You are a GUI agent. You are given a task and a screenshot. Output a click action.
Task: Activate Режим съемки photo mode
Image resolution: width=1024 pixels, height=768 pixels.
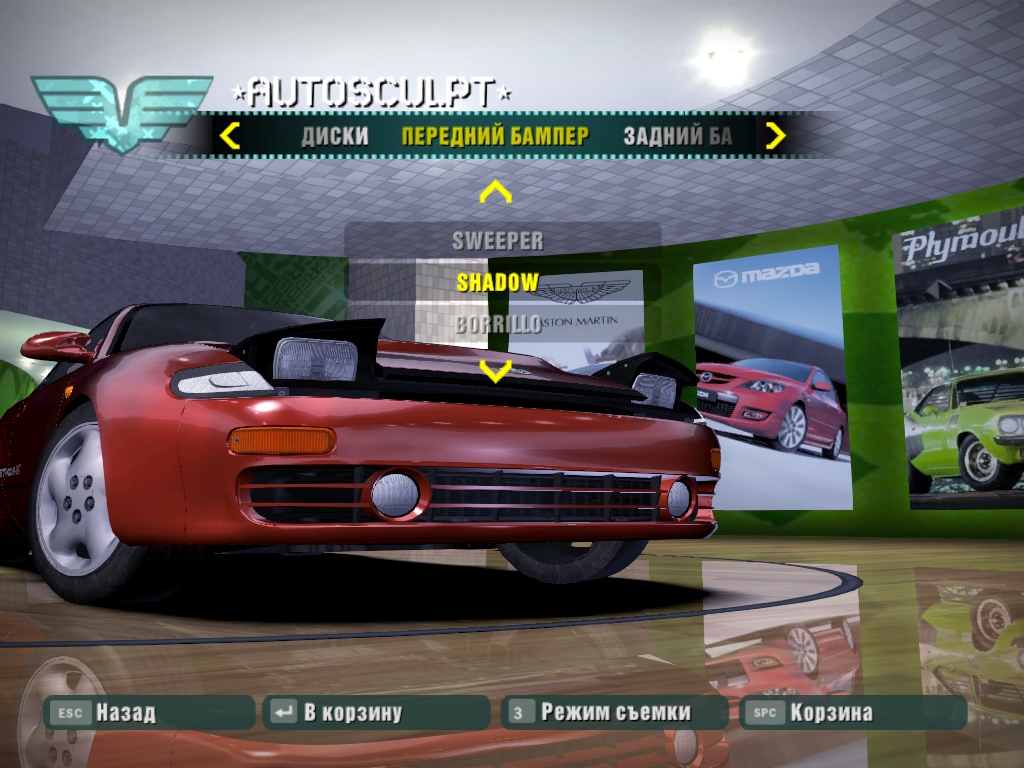(x=613, y=713)
